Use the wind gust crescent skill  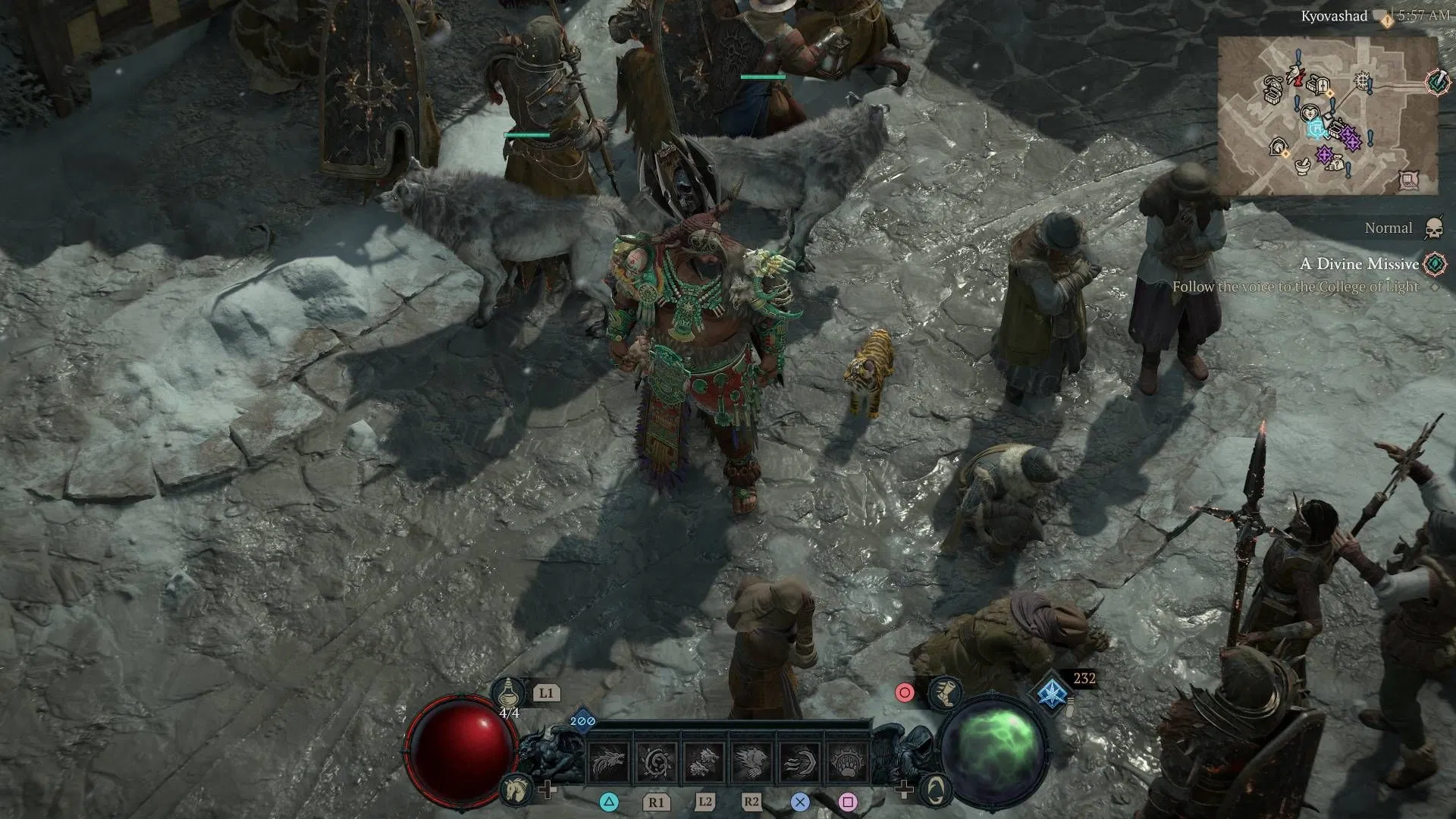[x=800, y=761]
